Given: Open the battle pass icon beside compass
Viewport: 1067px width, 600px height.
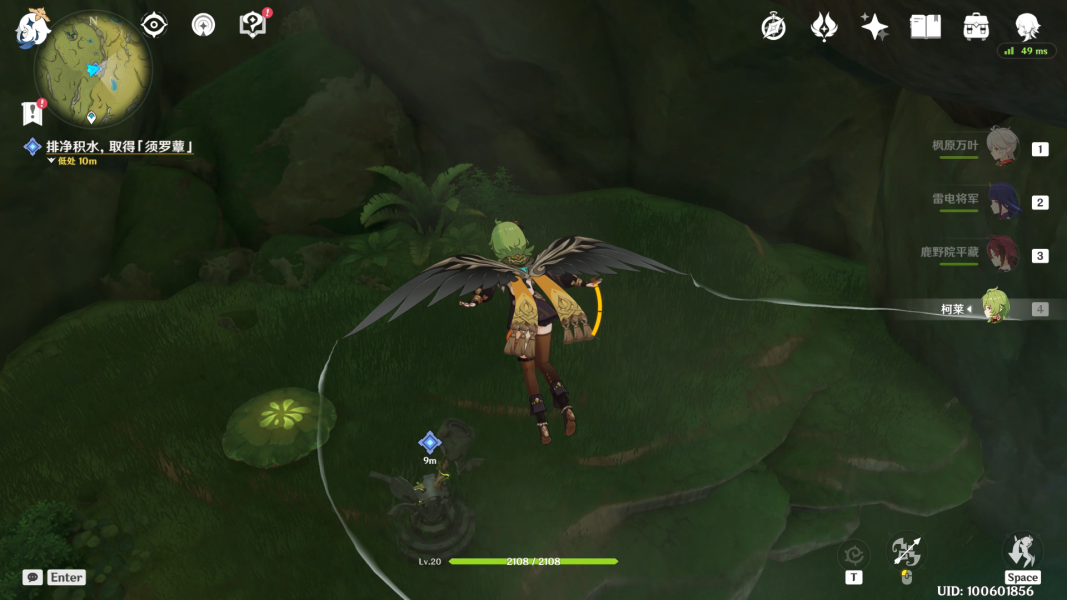Looking at the screenshot, I should pos(823,27).
